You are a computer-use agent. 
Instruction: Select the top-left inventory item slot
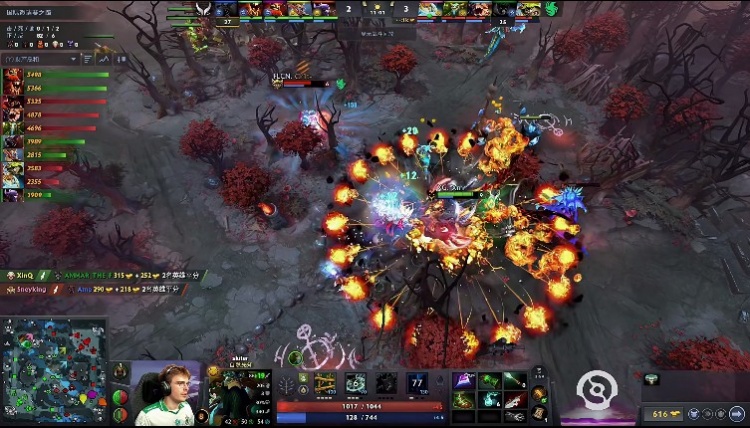click(463, 381)
